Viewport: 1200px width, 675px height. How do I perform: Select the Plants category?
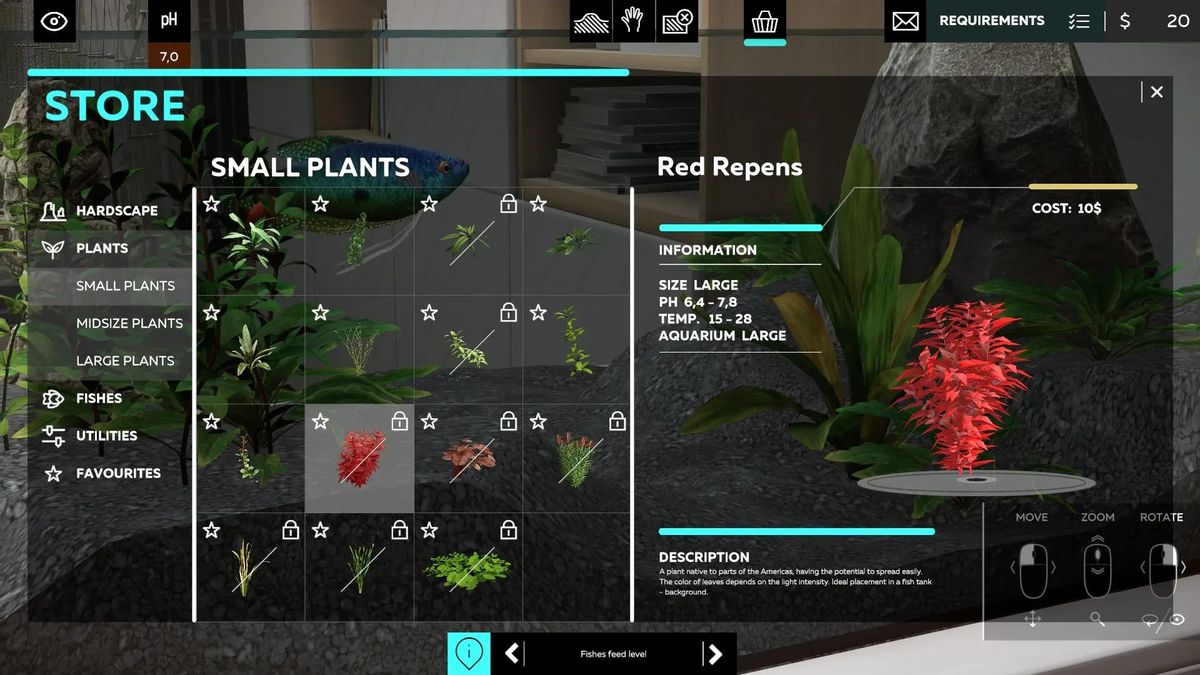click(x=101, y=248)
